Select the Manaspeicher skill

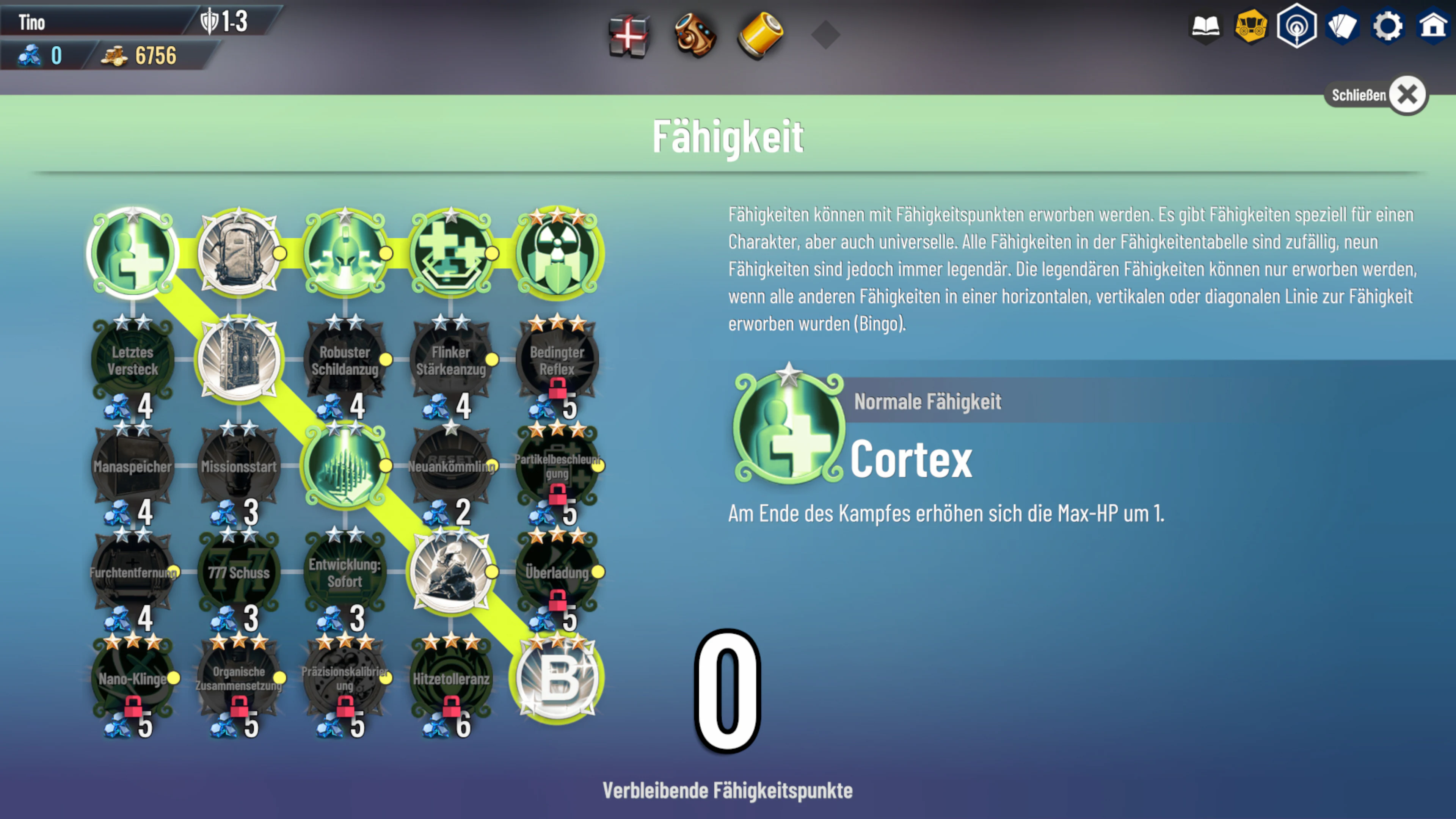point(132,466)
